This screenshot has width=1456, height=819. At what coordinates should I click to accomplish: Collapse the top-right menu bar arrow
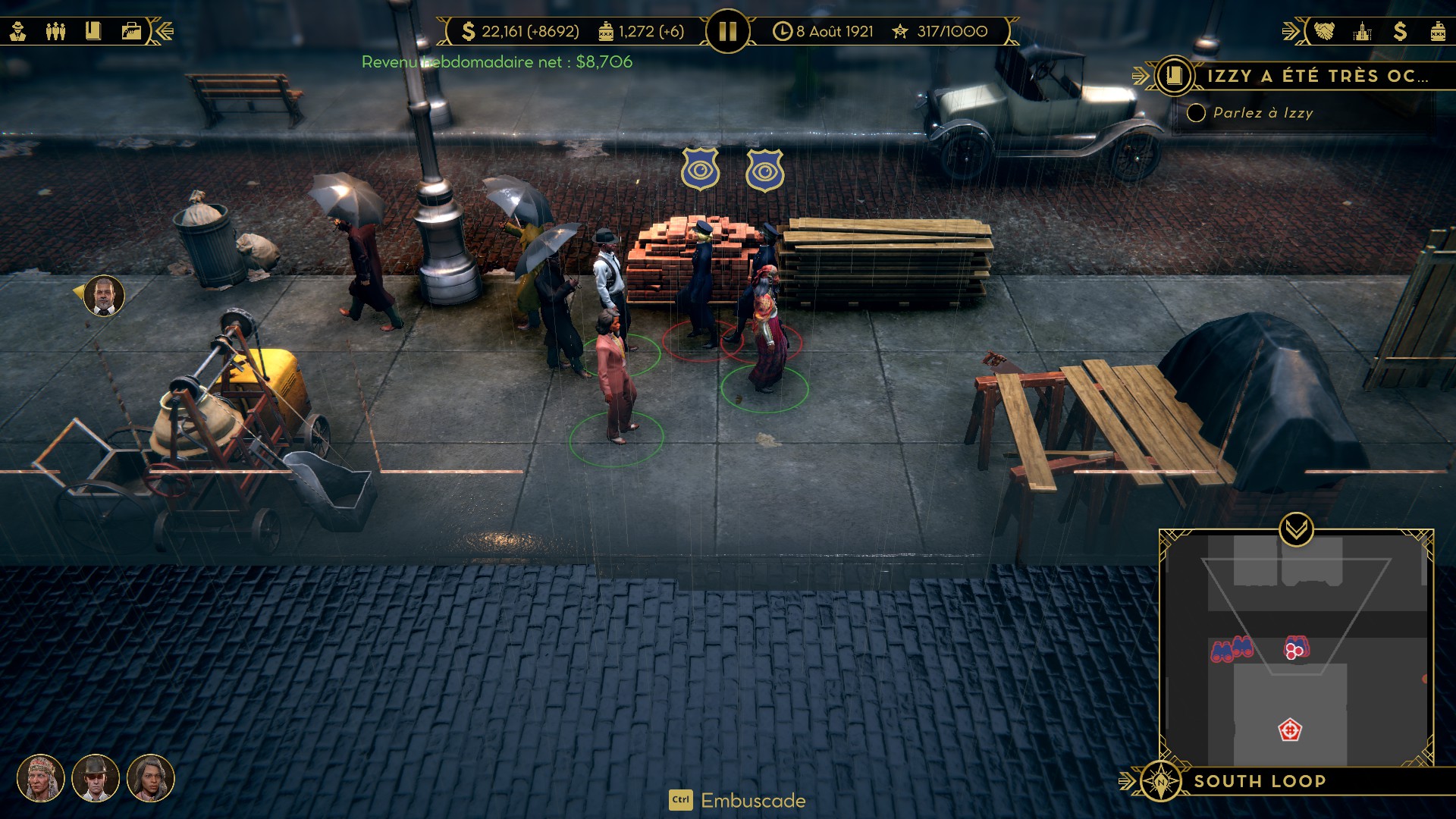1291,31
